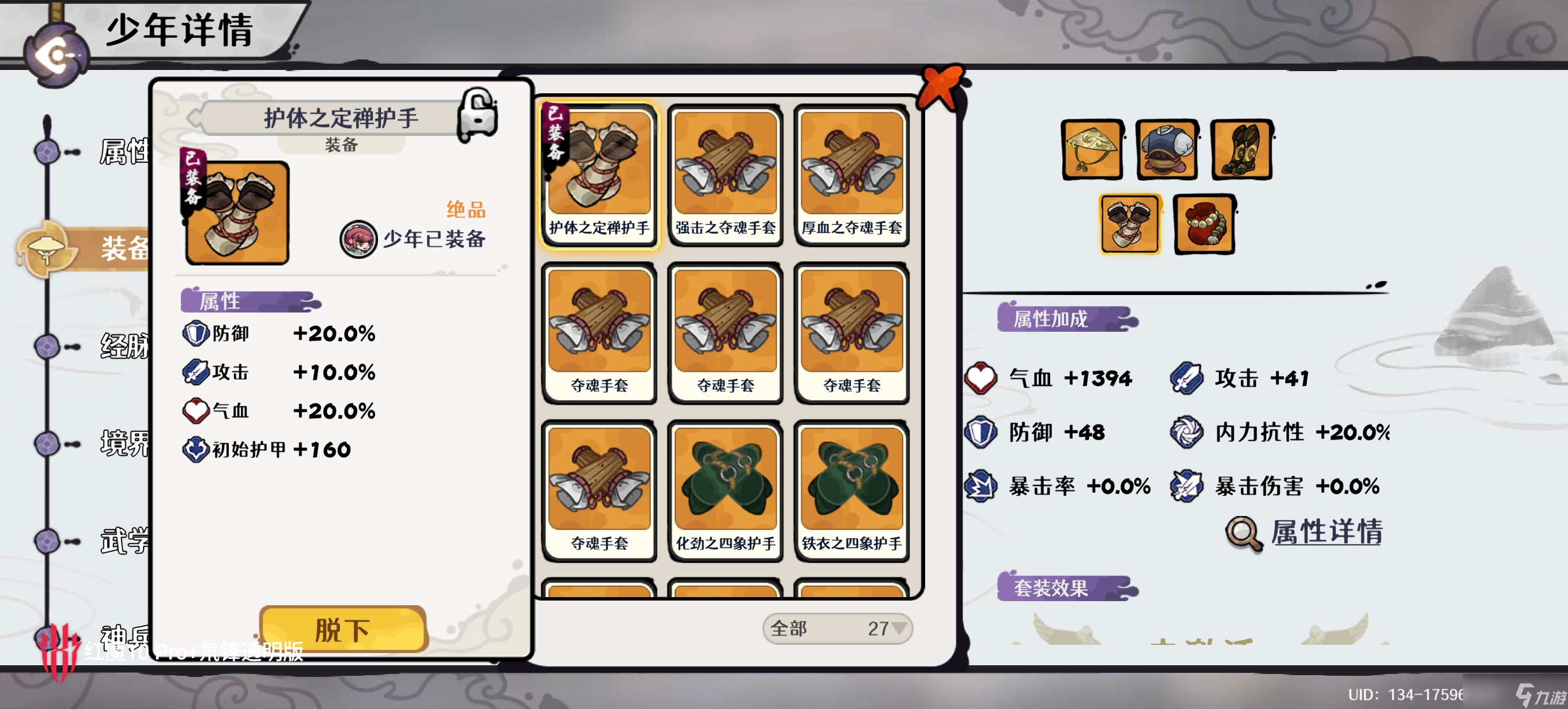Toggle the padlock on the equipped item
Screen dimensions: 1568x709
click(x=478, y=114)
